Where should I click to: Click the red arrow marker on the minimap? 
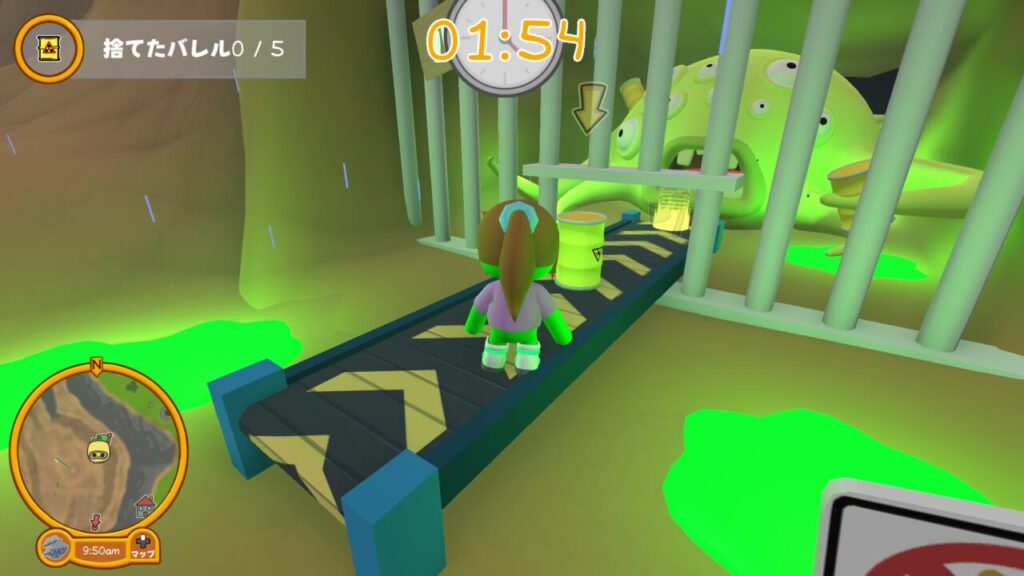point(96,521)
